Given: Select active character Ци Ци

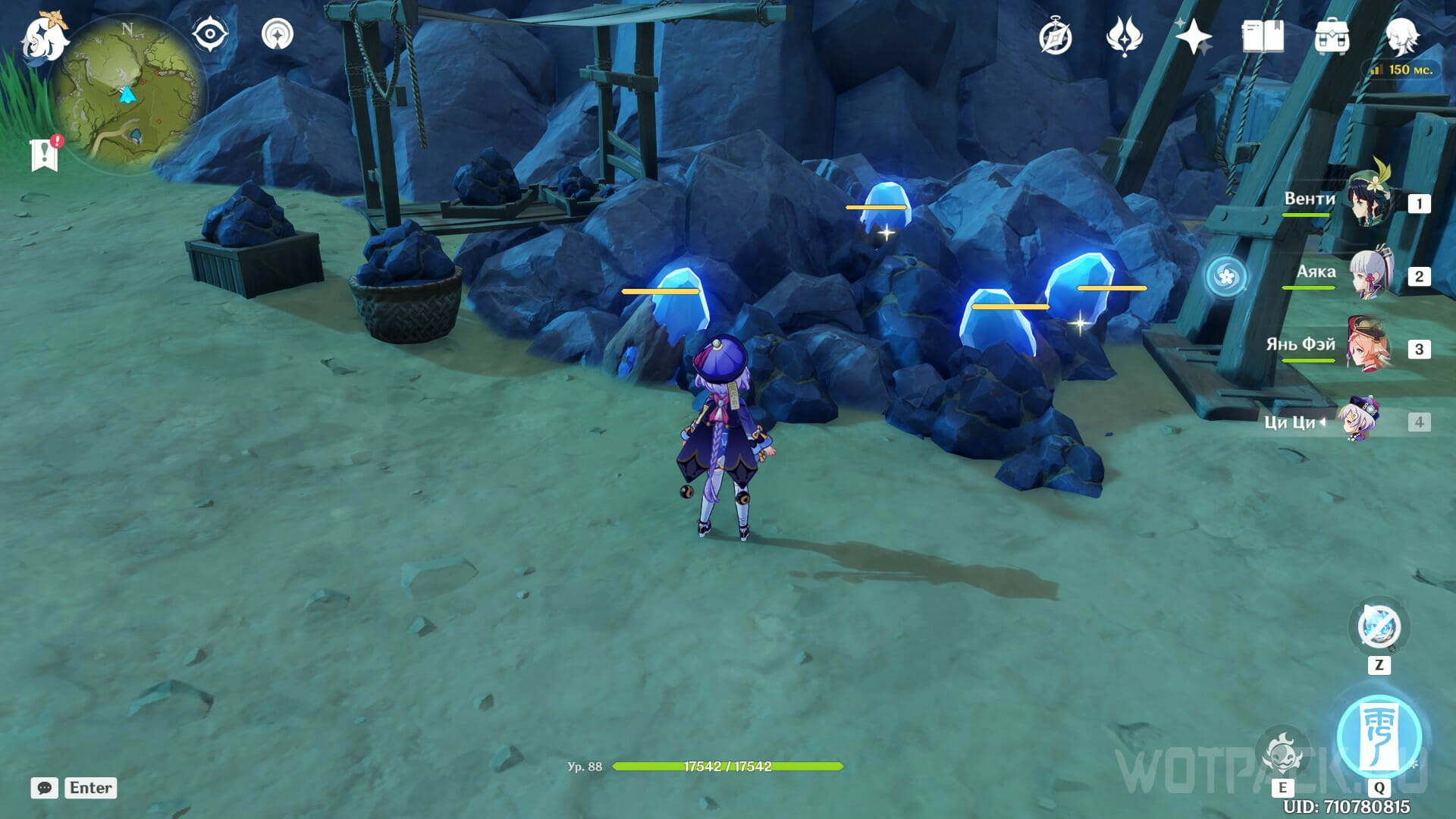Looking at the screenshot, I should point(1359,420).
